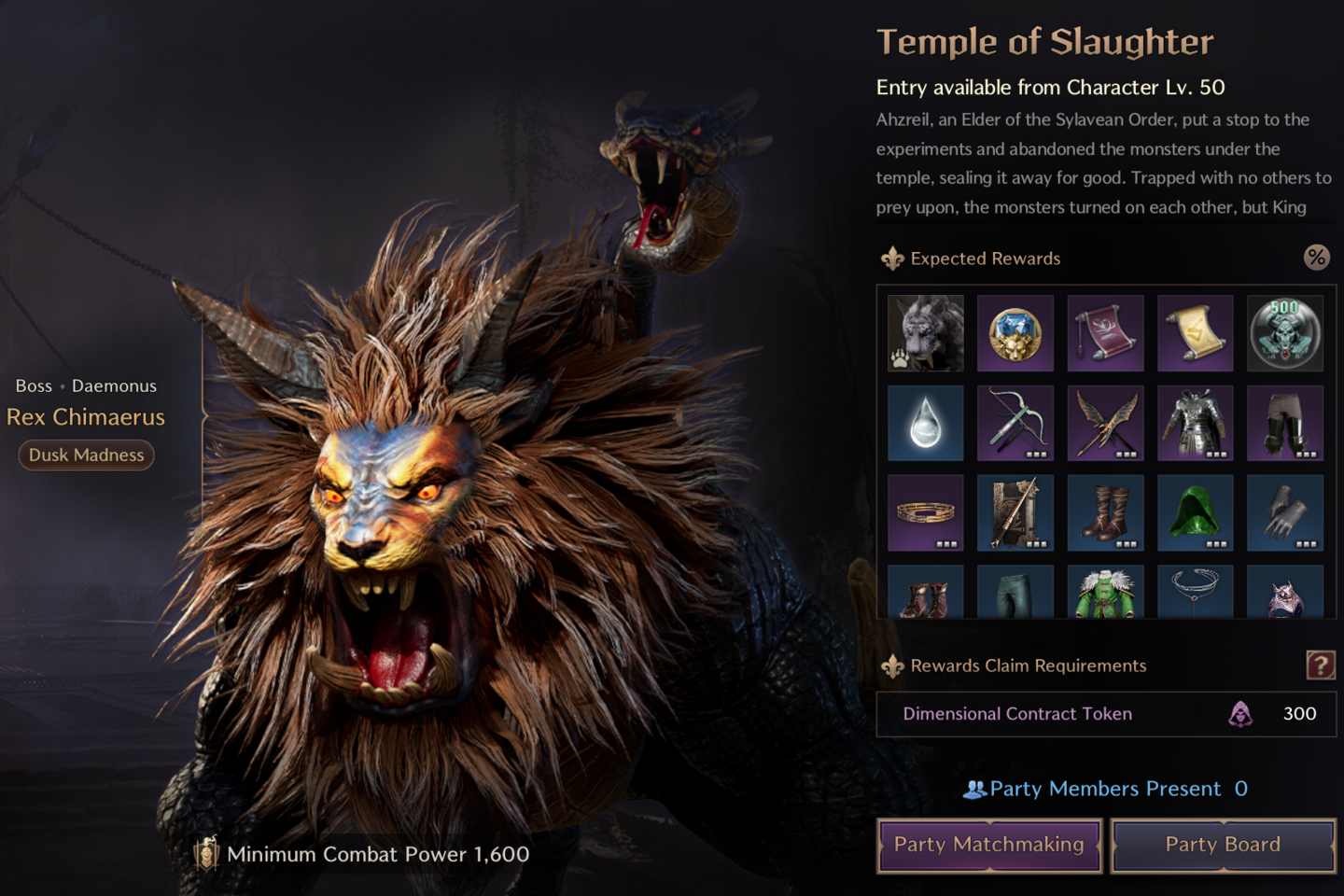
Task: Click the silver plate armor reward
Action: 1196,424
